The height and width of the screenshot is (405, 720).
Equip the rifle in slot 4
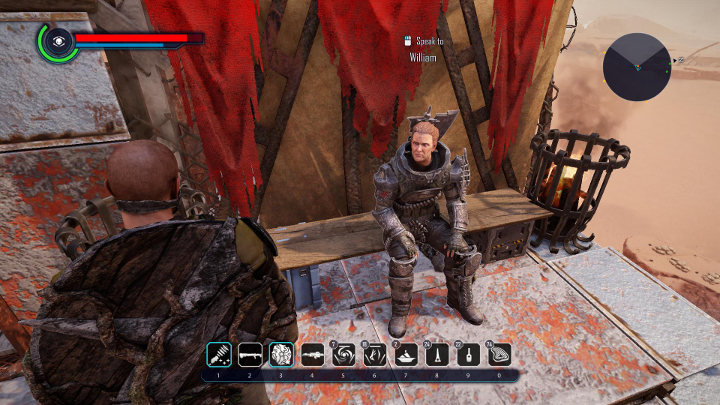[312, 354]
